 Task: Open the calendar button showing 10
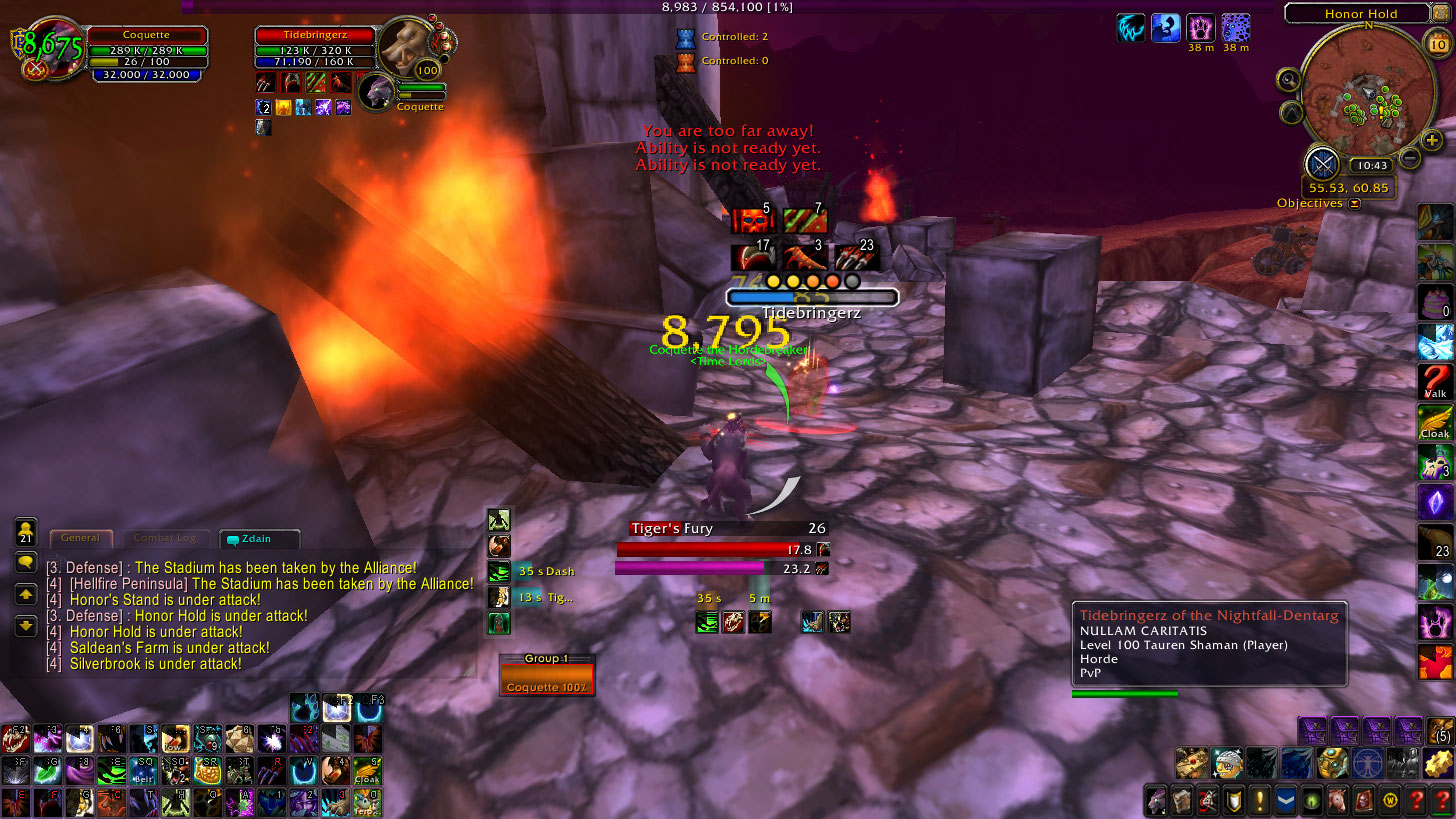point(1434,42)
